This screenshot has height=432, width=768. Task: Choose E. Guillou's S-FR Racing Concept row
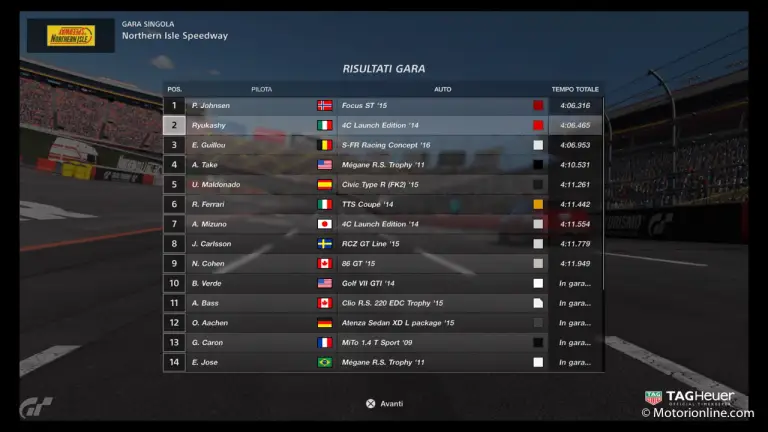tap(383, 145)
